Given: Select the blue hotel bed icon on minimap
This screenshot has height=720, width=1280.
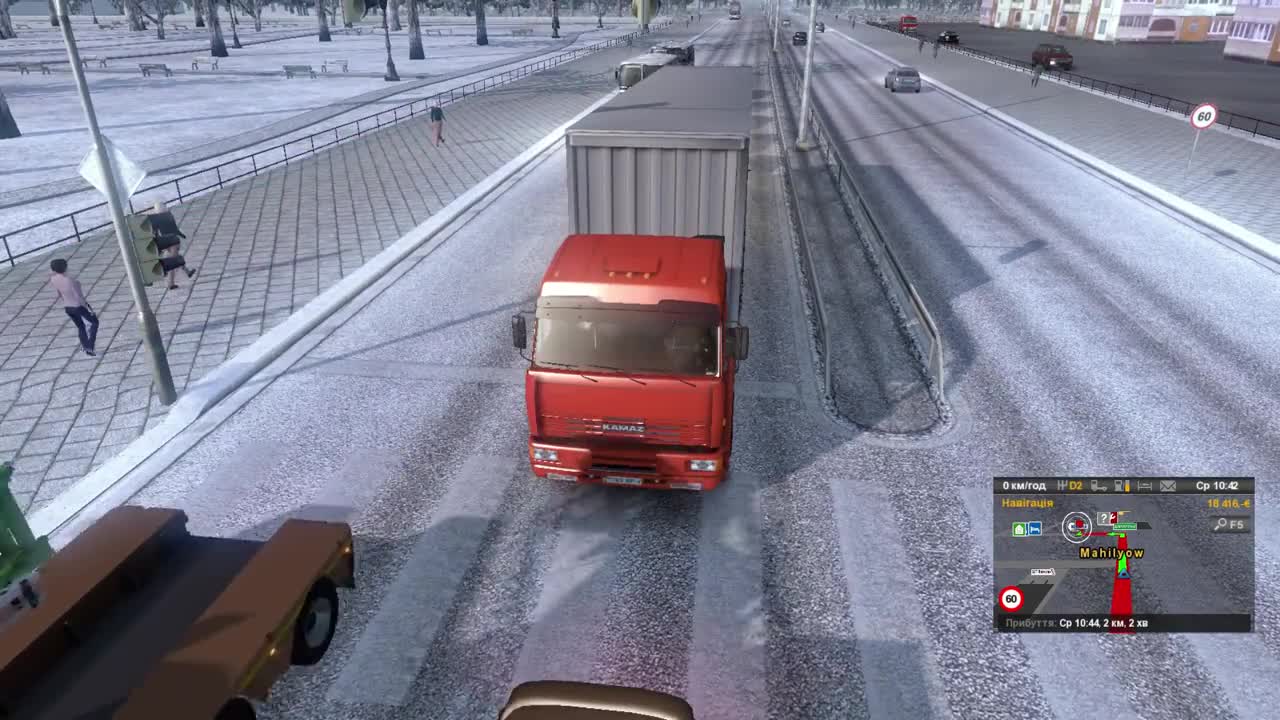Looking at the screenshot, I should coord(1034,527).
